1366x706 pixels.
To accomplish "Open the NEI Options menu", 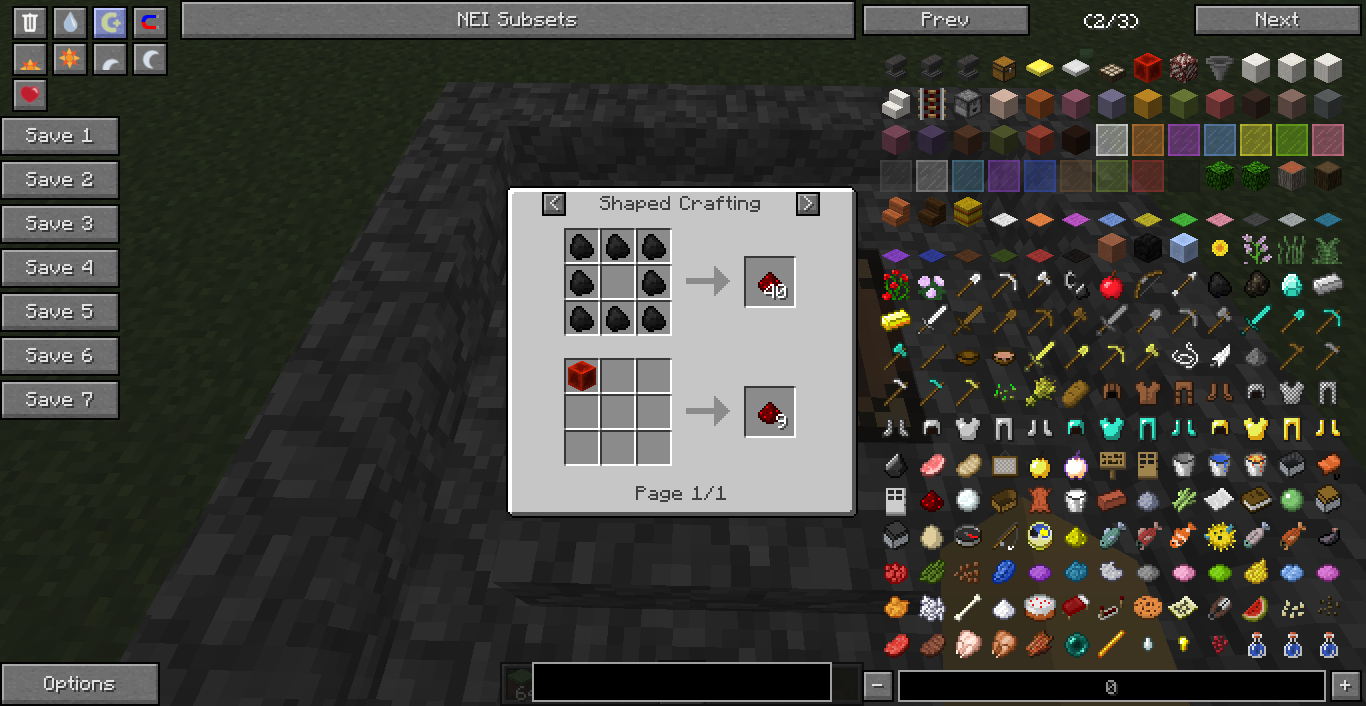I will point(79,684).
